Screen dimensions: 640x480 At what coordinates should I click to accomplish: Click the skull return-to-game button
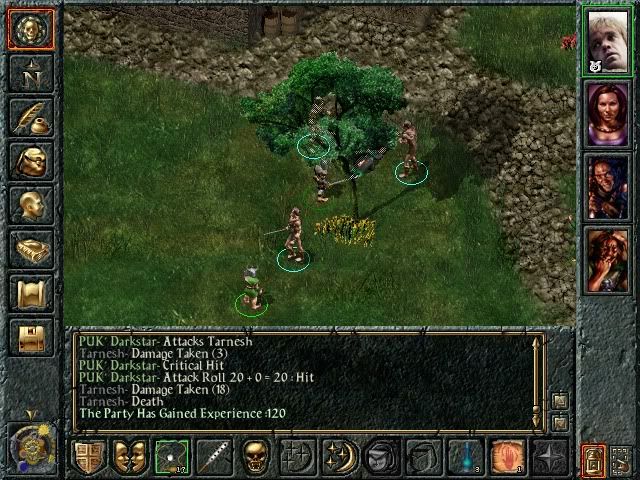tap(30, 30)
